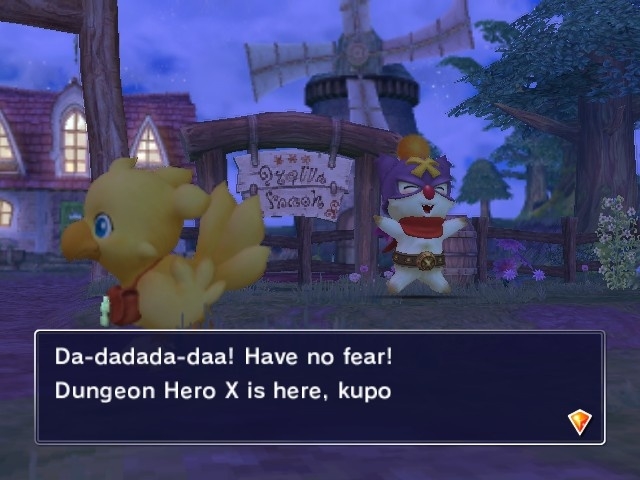This screenshot has height=480, width=640.
Task: Click the orange gem advance-dialogue indicator
Action: tap(579, 422)
